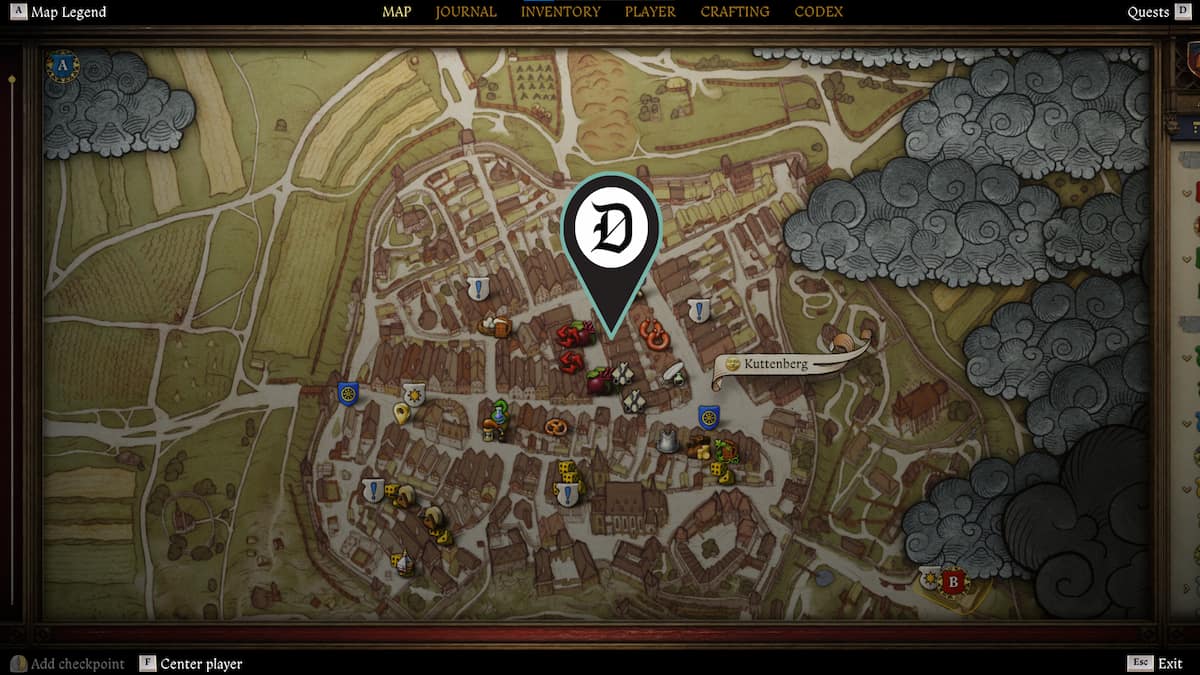Image resolution: width=1200 pixels, height=675 pixels.
Task: Show the Quests panel
Action: tap(1148, 12)
